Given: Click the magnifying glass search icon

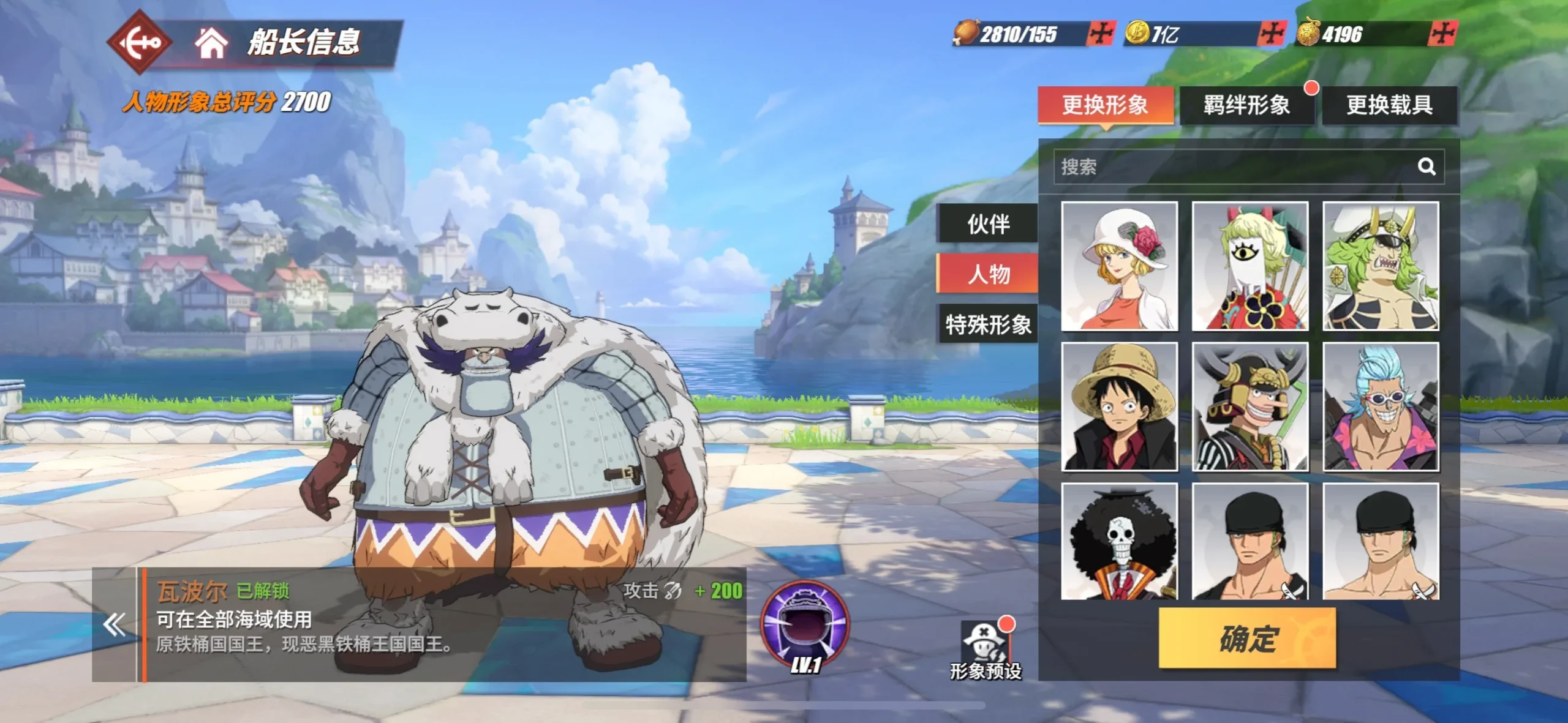Looking at the screenshot, I should [1427, 167].
